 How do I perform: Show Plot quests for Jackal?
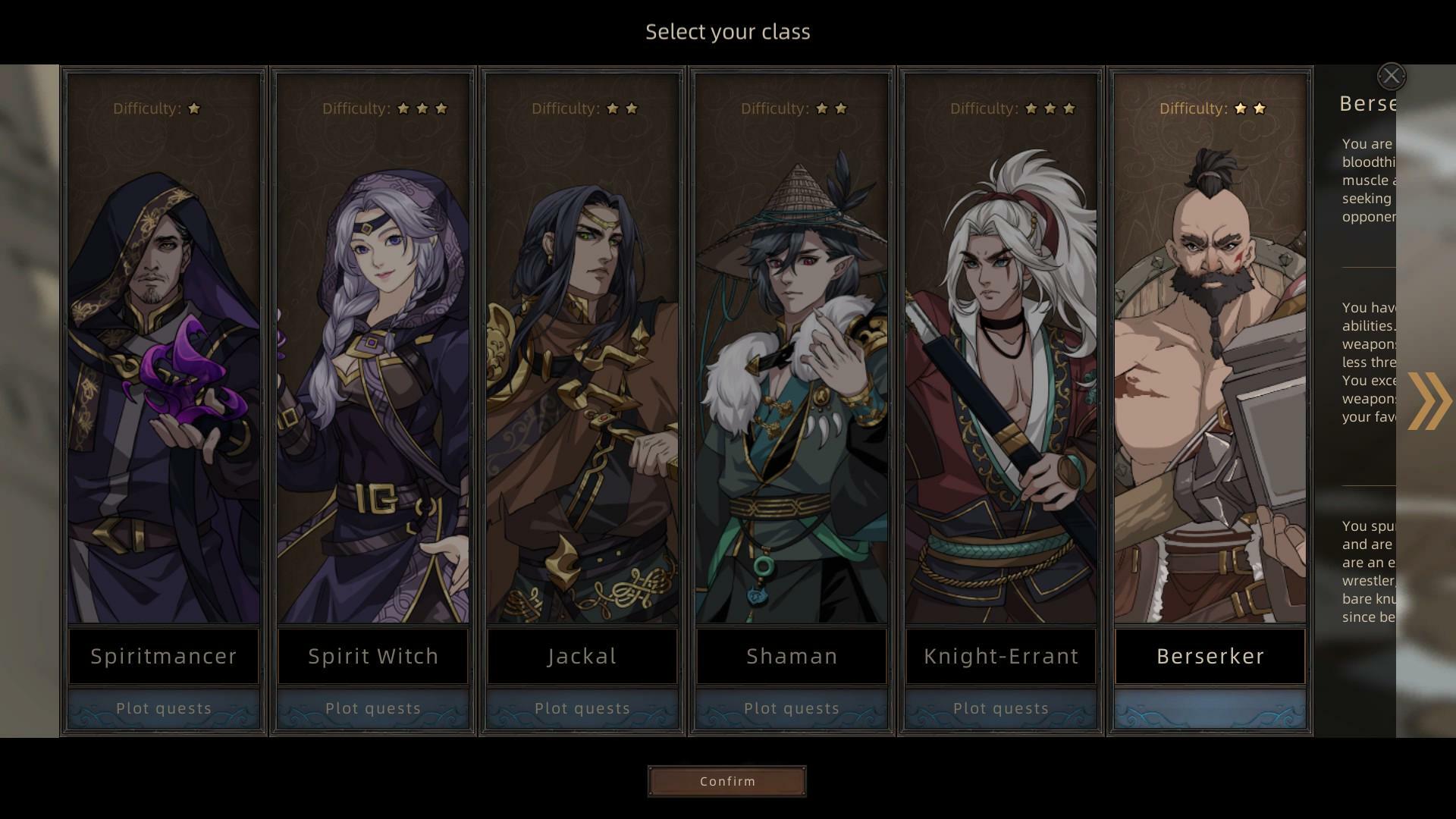pyautogui.click(x=582, y=708)
